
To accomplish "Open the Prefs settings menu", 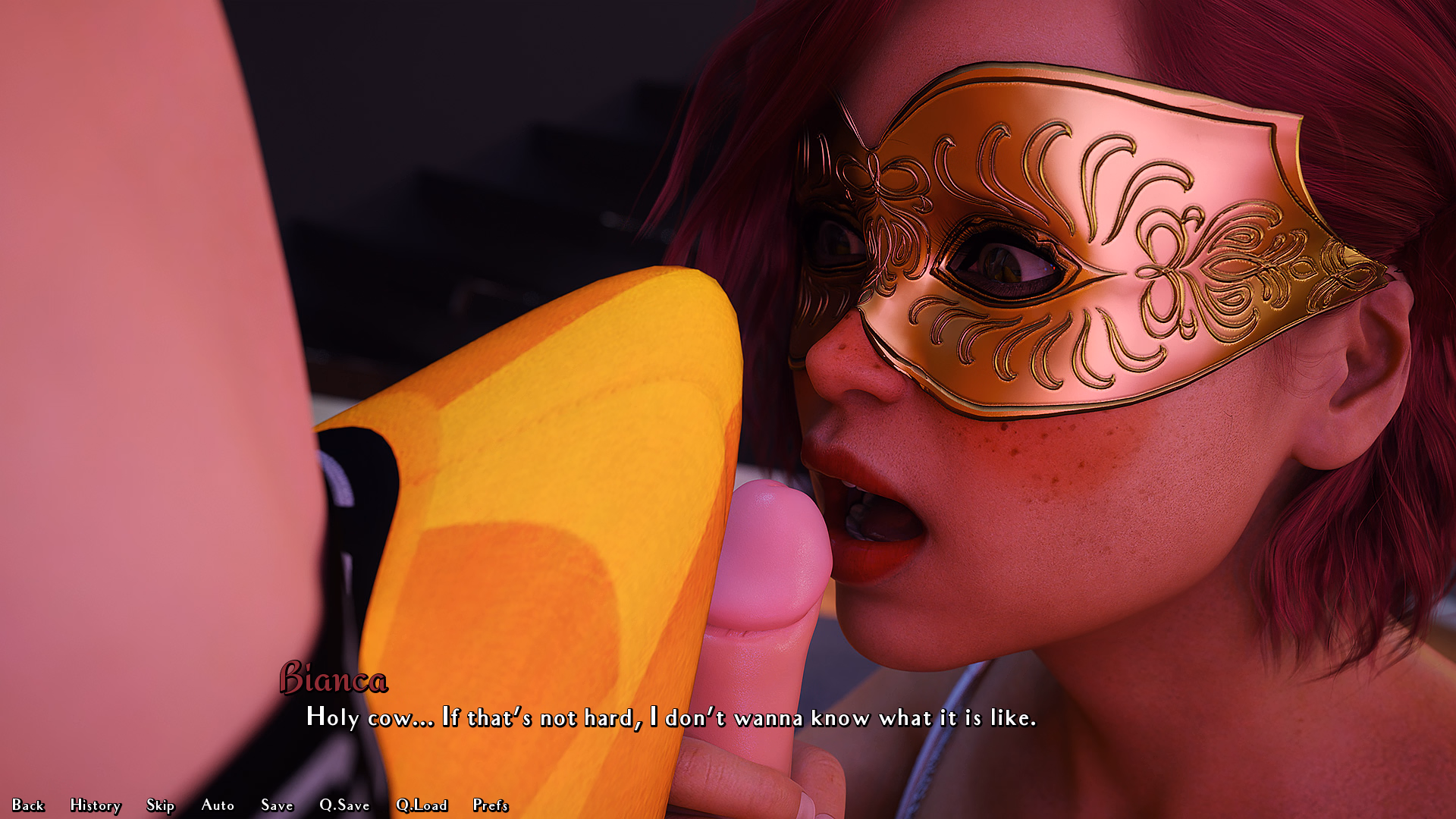I will 491,805.
